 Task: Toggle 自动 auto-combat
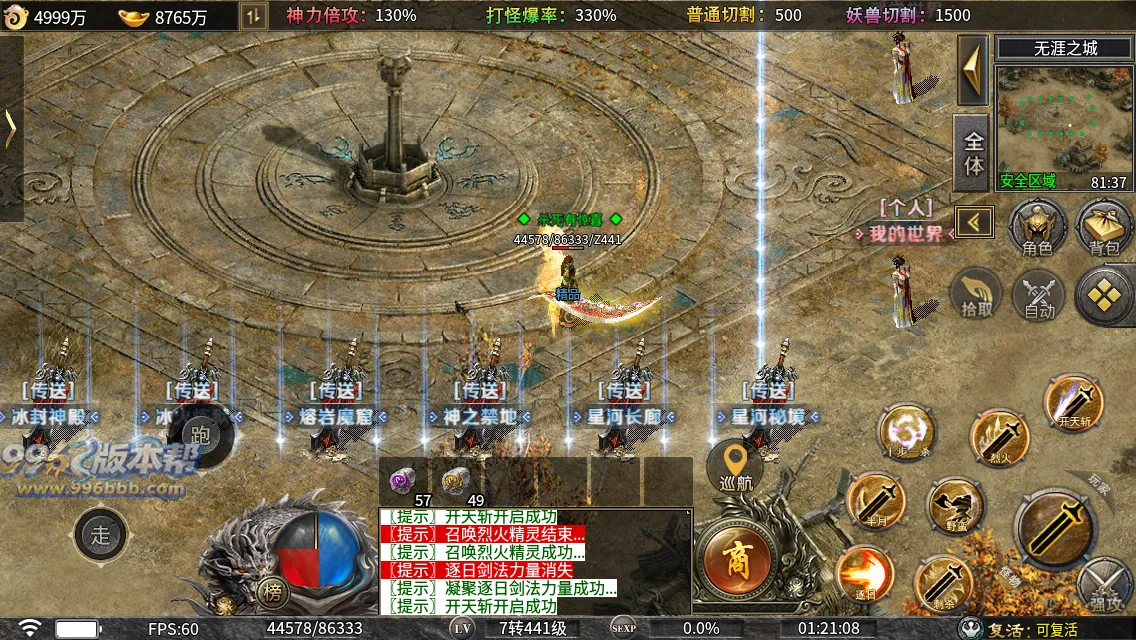pyautogui.click(x=1039, y=297)
